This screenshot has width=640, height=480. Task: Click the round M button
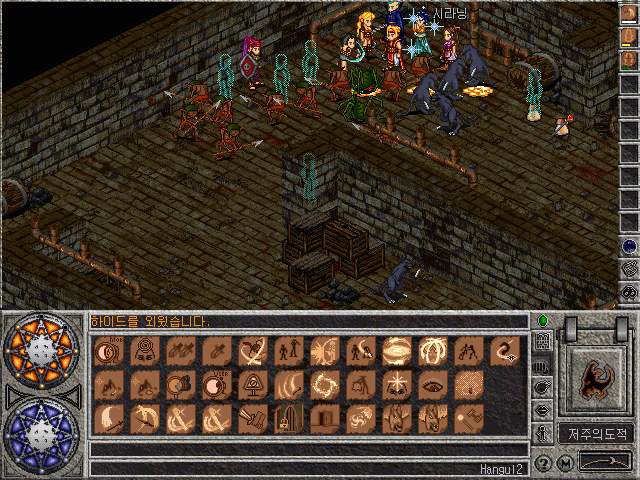pyautogui.click(x=565, y=463)
